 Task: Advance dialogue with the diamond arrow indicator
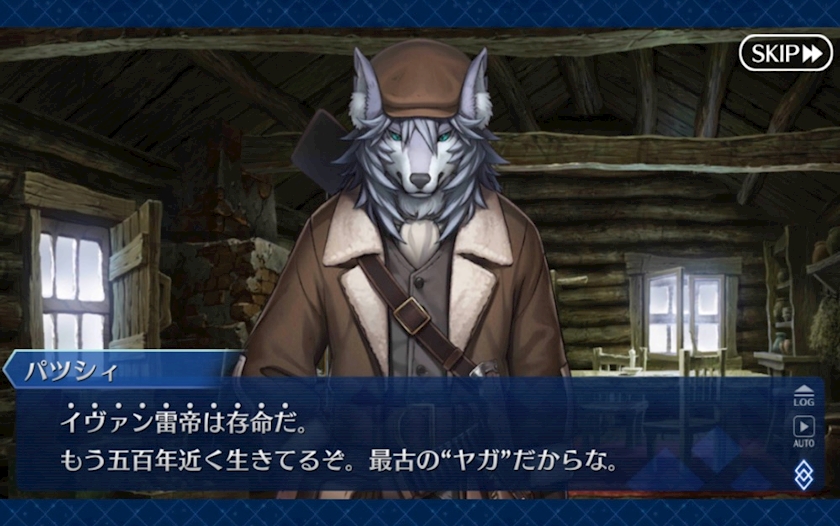point(803,474)
